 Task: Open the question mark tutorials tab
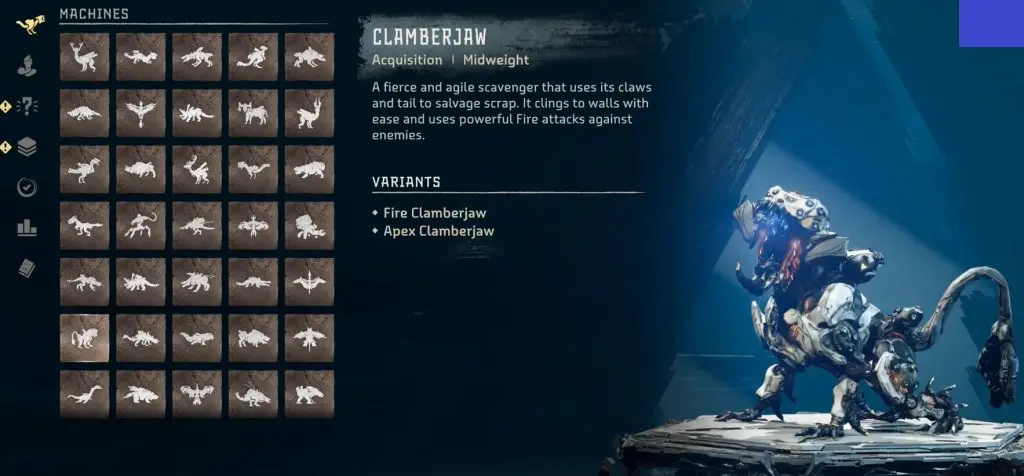[27, 107]
